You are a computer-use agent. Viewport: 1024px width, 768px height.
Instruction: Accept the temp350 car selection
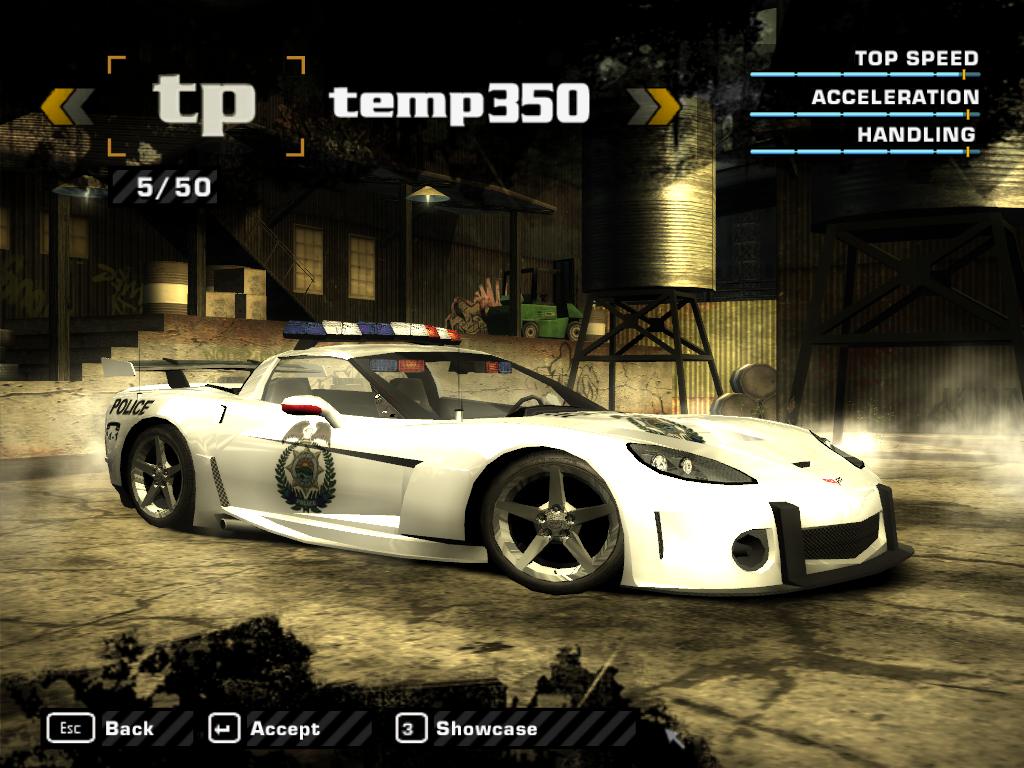point(265,728)
